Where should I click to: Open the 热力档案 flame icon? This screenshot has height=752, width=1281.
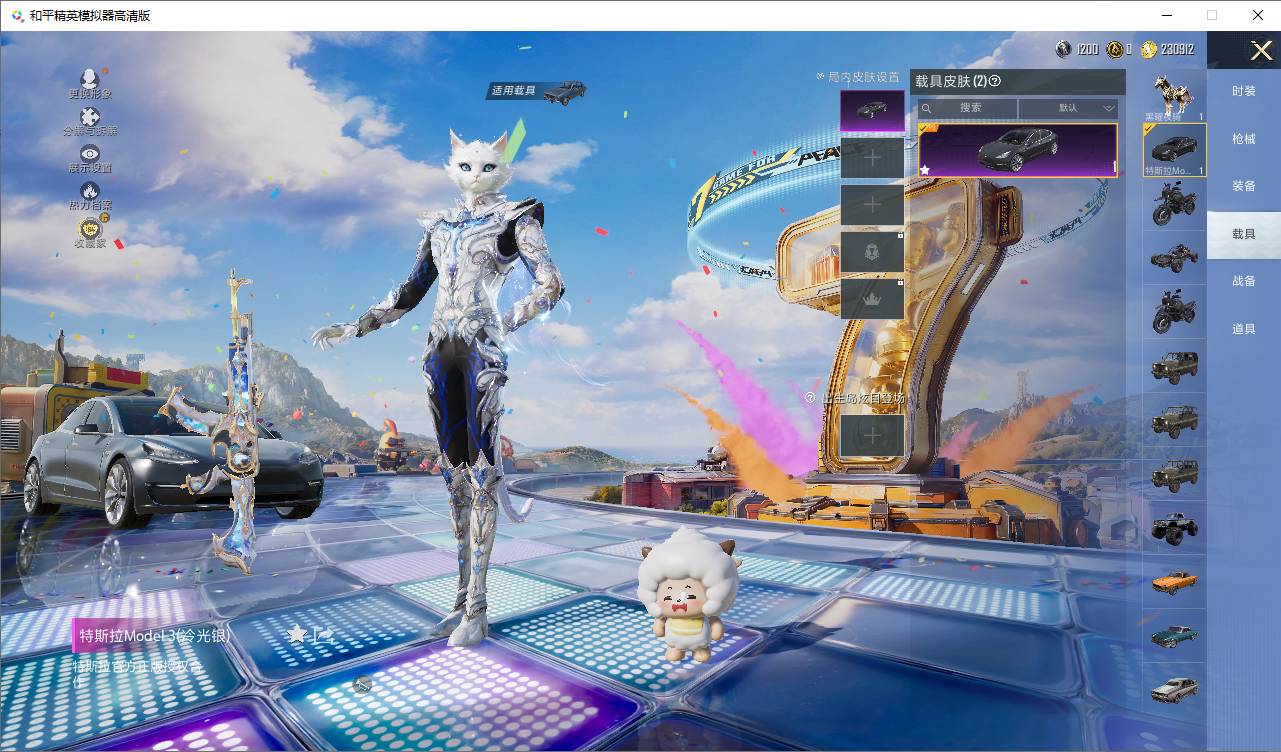pyautogui.click(x=90, y=195)
